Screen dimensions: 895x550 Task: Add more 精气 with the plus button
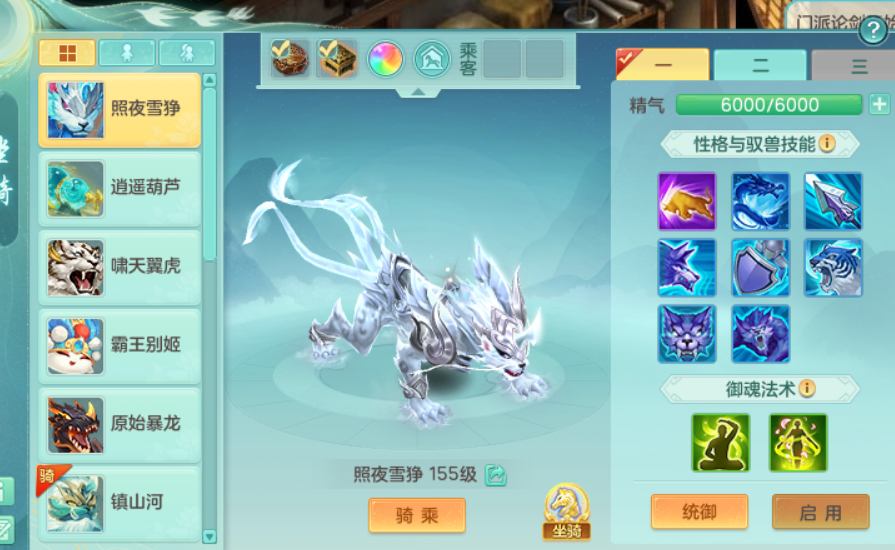(879, 105)
